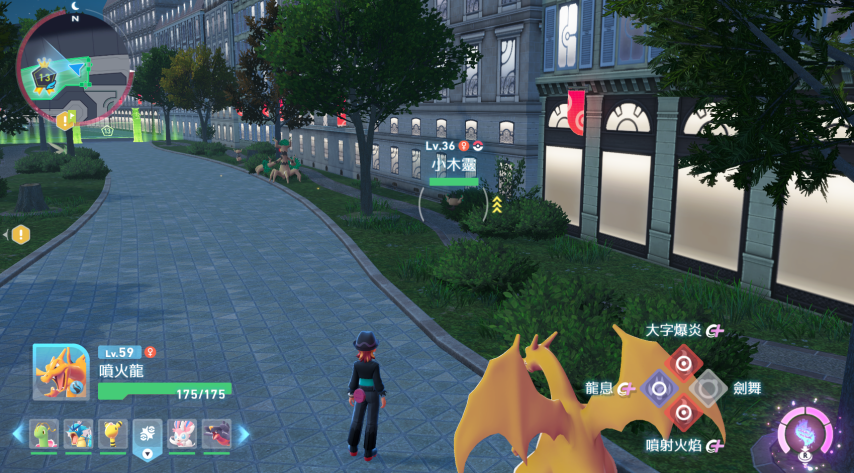Use the 劍舞 move
Image resolution: width=854 pixels, height=473 pixels.
[709, 387]
